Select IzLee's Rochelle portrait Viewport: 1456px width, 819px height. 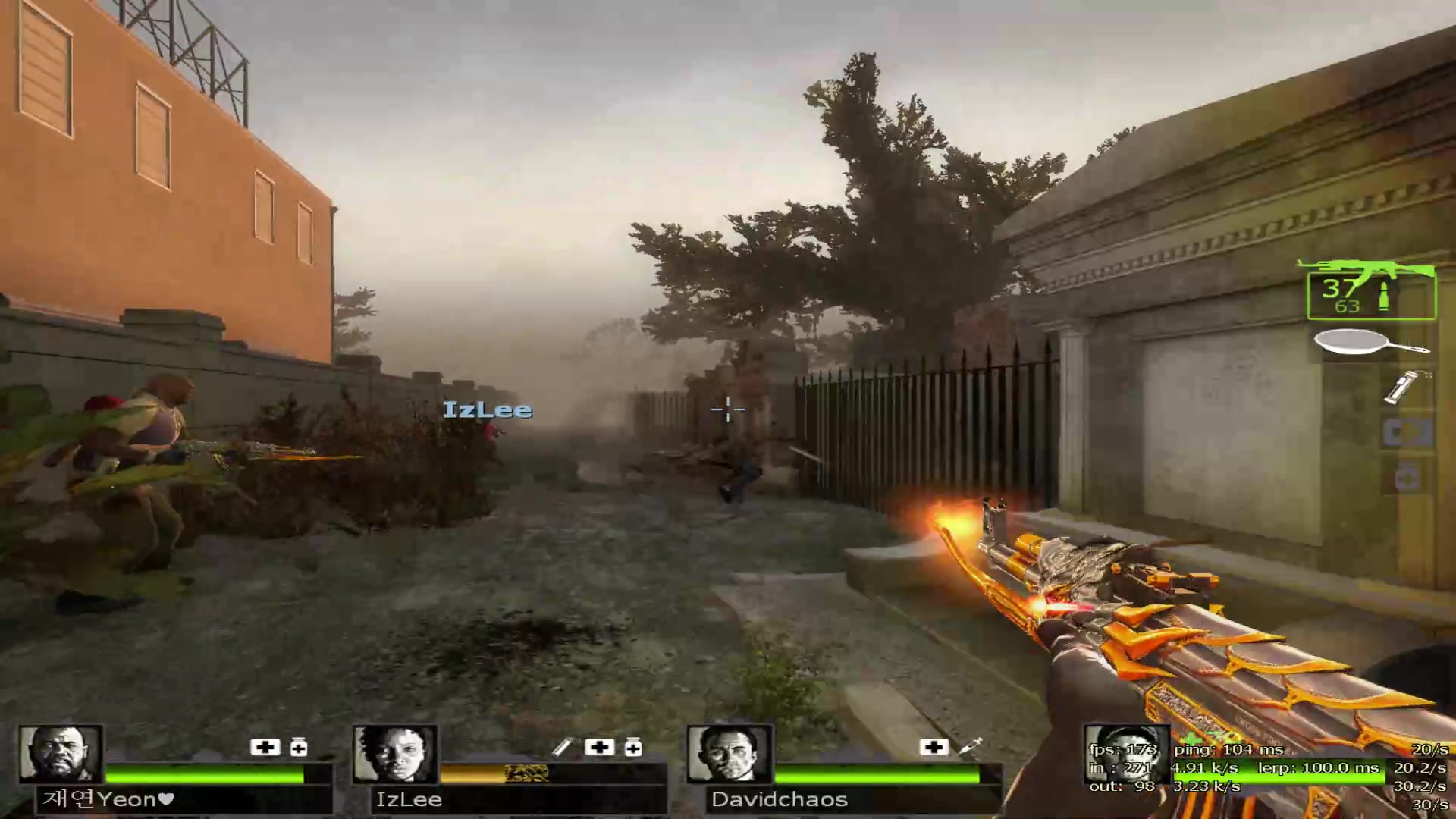(x=395, y=754)
